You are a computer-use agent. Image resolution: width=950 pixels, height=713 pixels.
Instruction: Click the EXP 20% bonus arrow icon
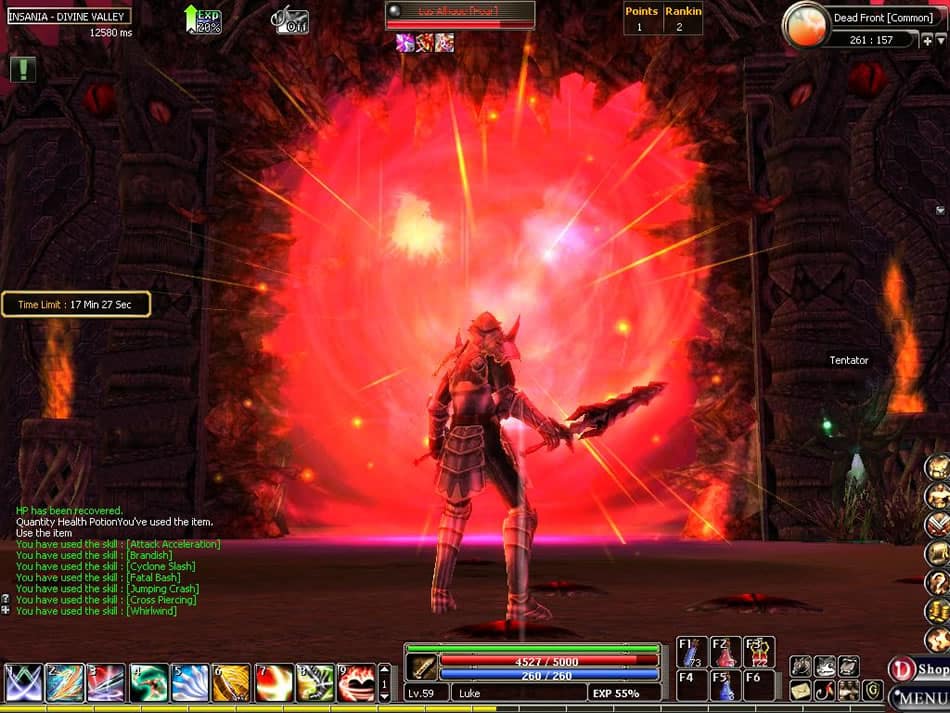click(202, 19)
